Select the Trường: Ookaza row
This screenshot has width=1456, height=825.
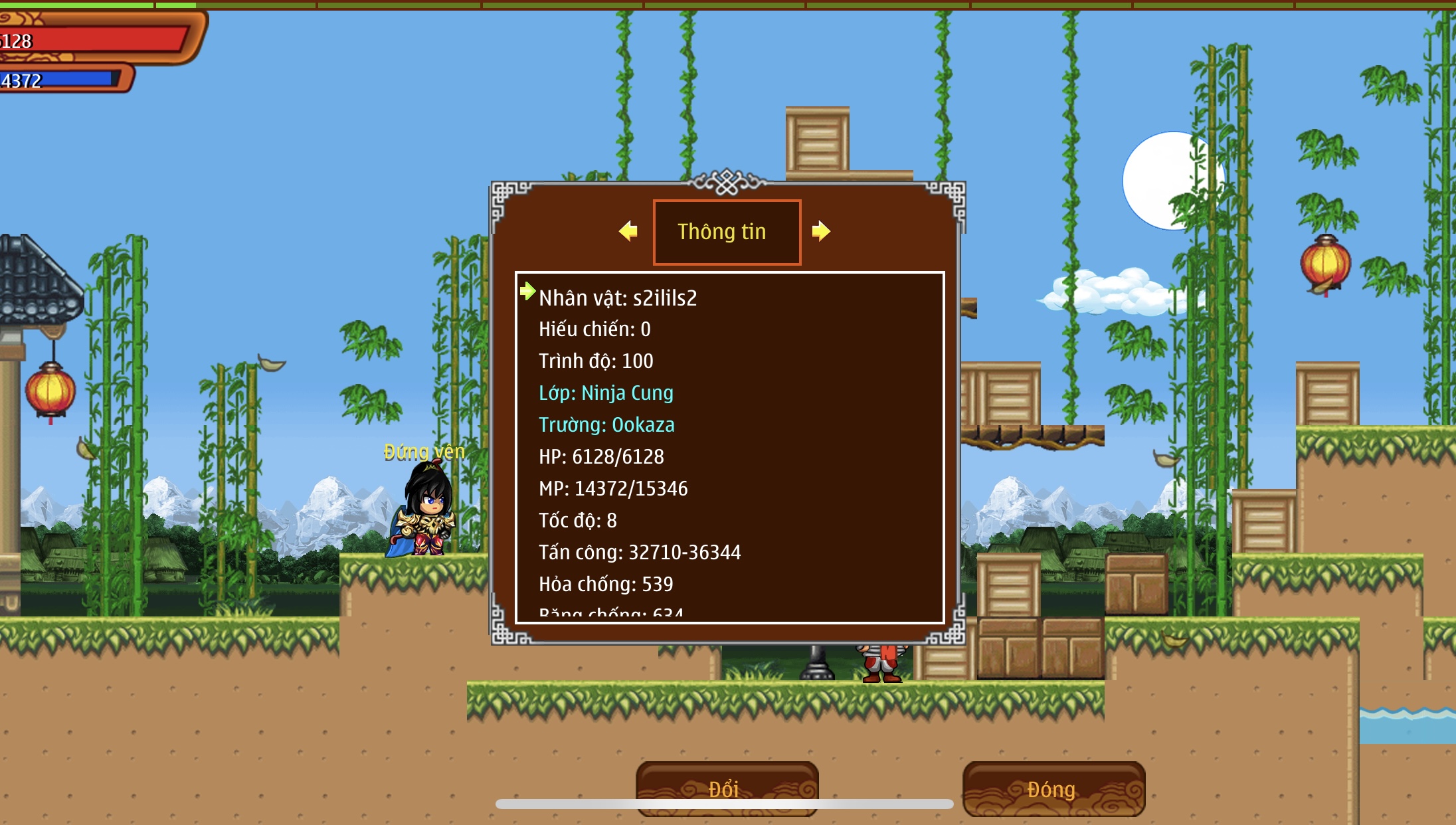point(606,425)
